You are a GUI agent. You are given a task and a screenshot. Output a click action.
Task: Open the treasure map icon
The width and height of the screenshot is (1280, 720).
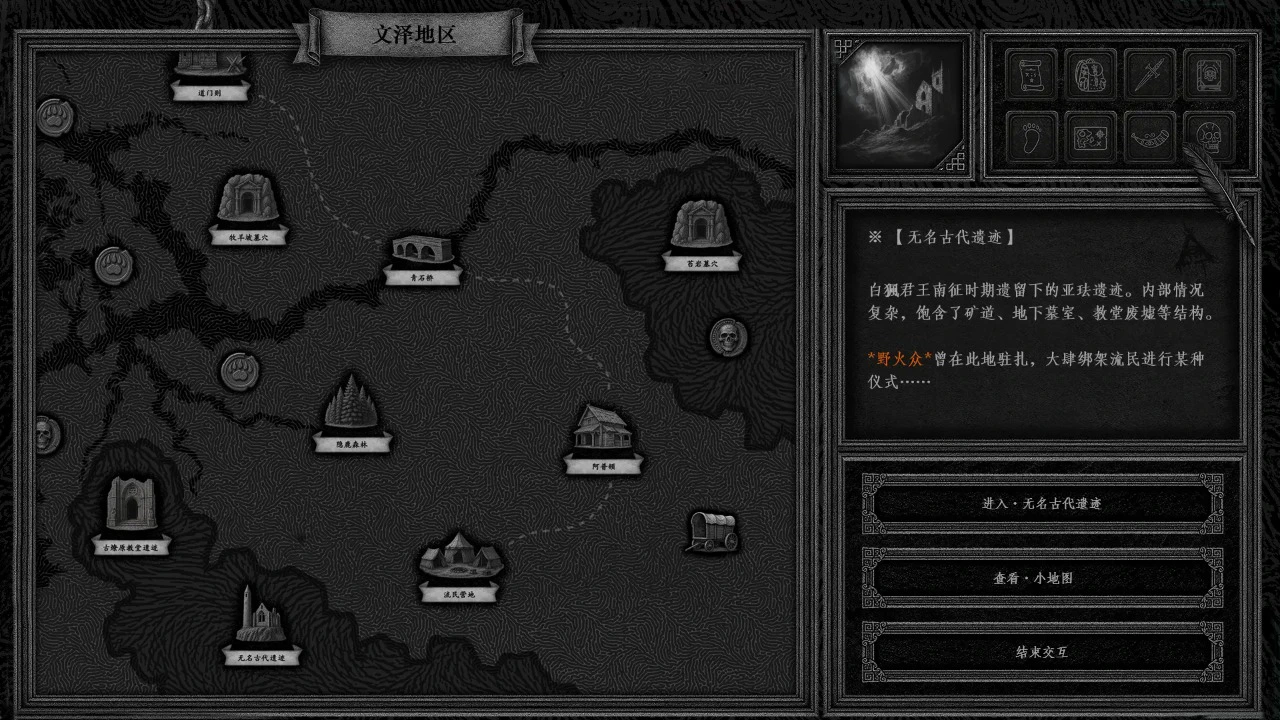pyautogui.click(x=1089, y=137)
